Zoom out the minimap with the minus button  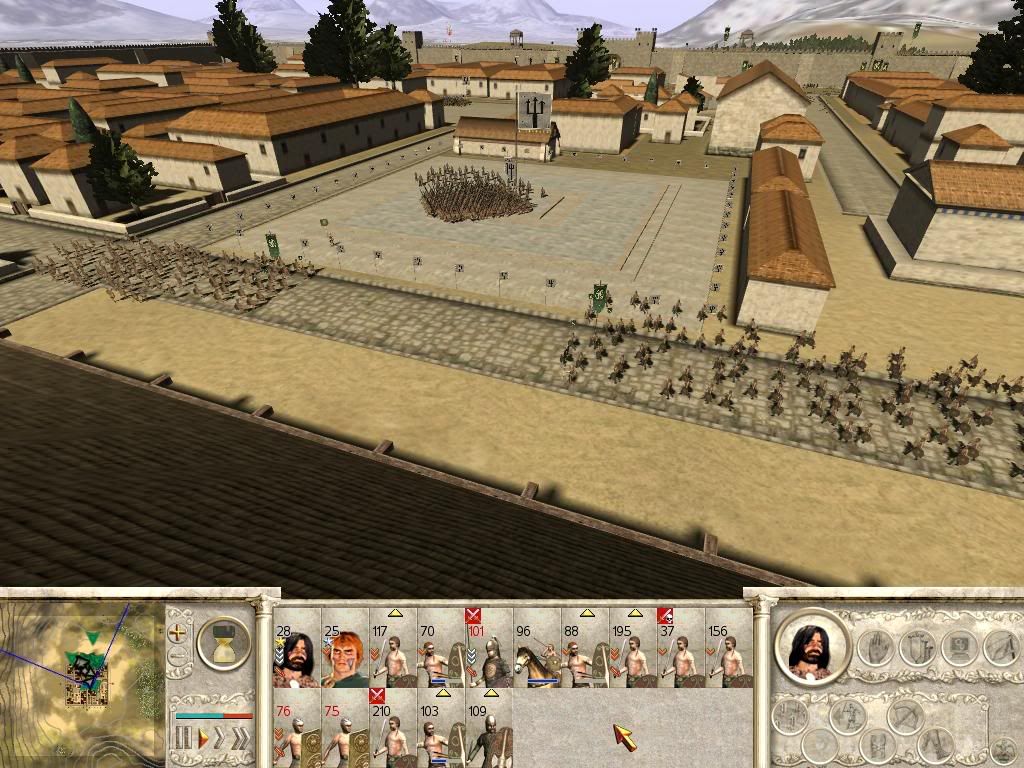point(180,657)
